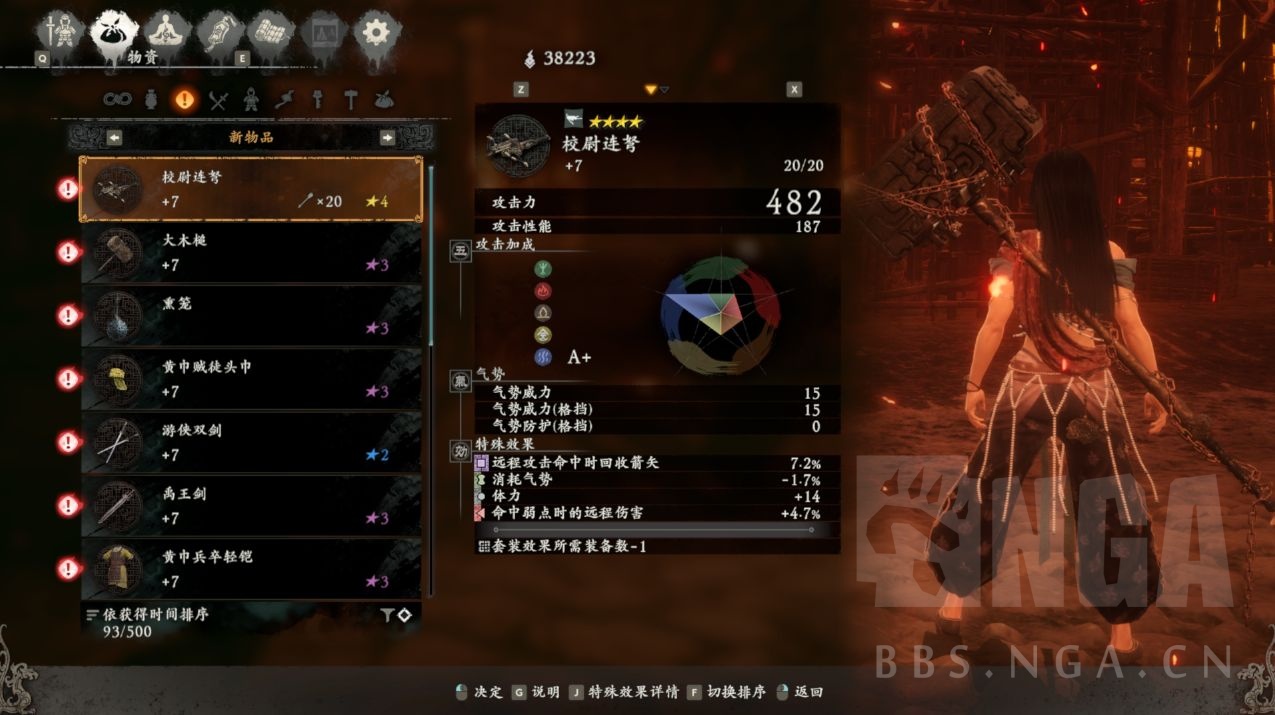Select the crossed weapons category filter
Viewport: 1275px width, 715px height.
coord(219,100)
